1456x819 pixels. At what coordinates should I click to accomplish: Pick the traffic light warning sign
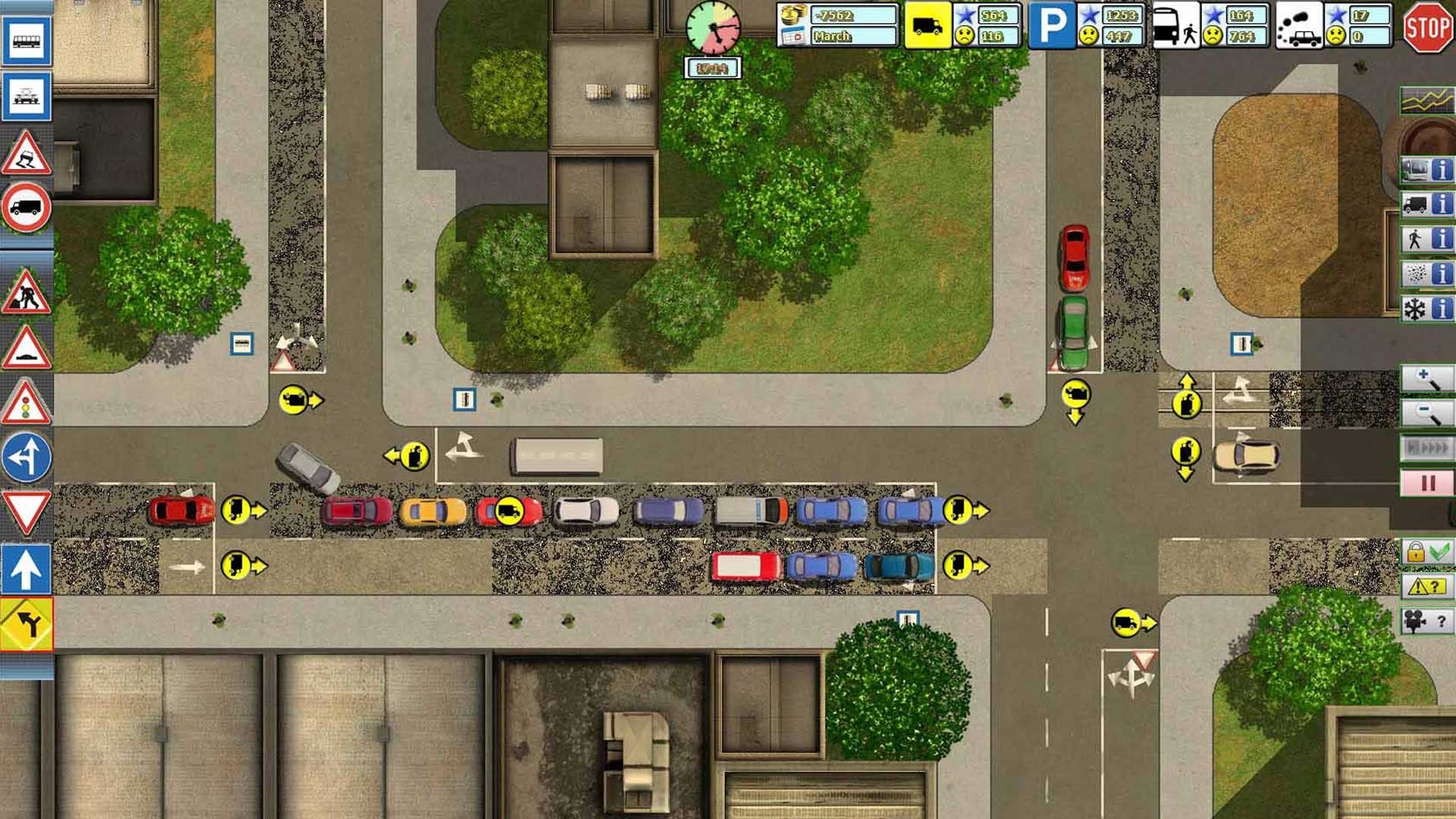(x=27, y=403)
